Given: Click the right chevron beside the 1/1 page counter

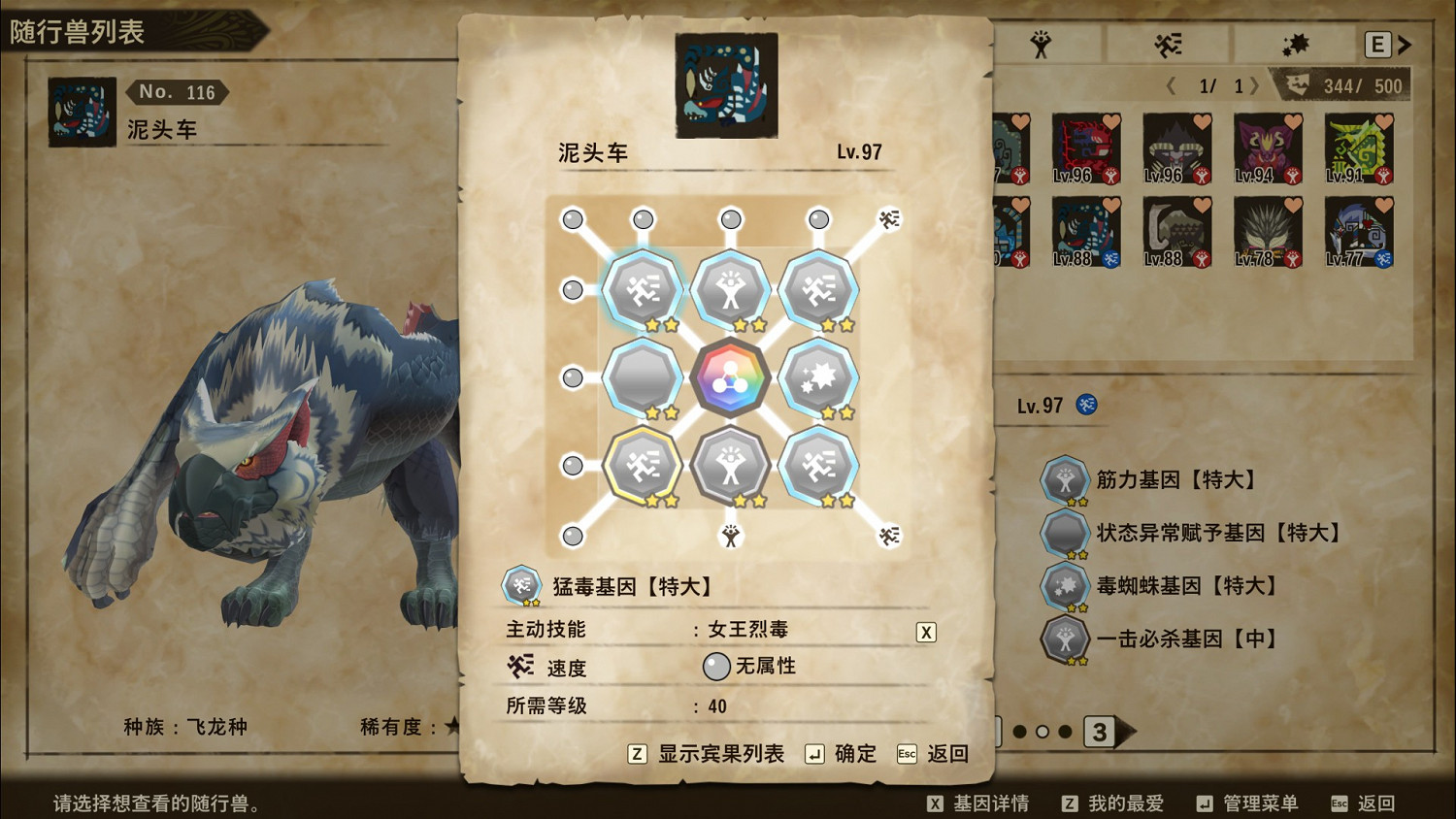Looking at the screenshot, I should coord(1254,85).
